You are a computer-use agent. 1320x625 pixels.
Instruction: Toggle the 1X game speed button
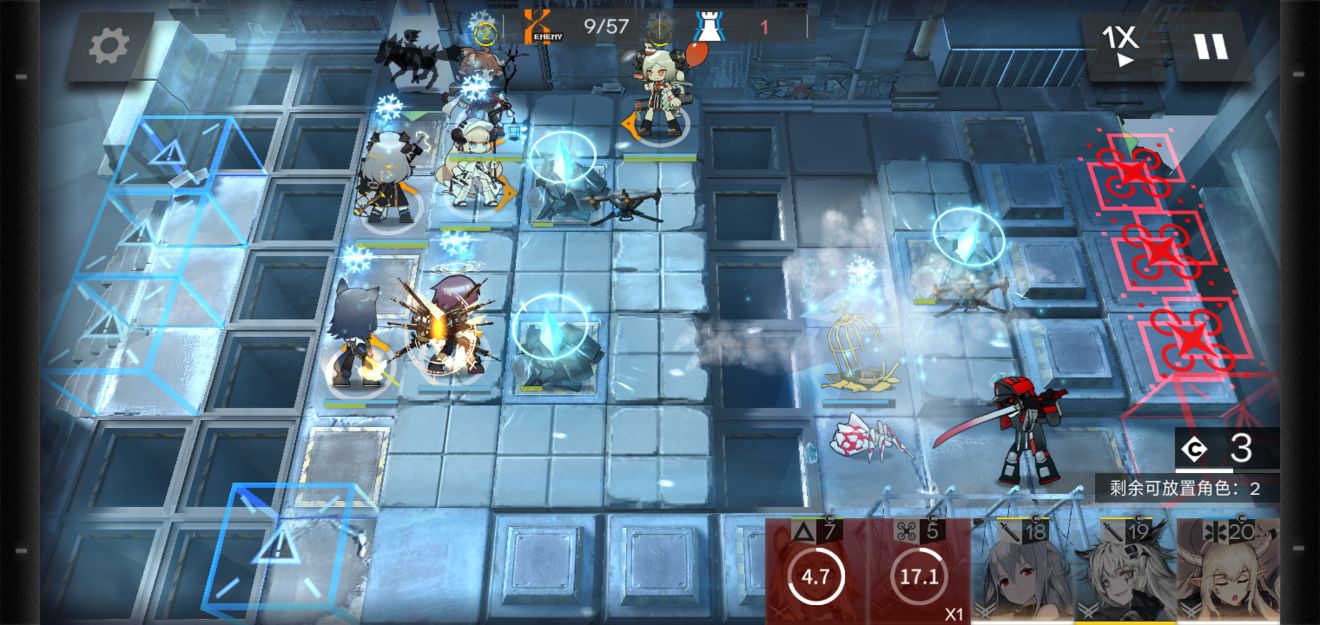click(1122, 46)
